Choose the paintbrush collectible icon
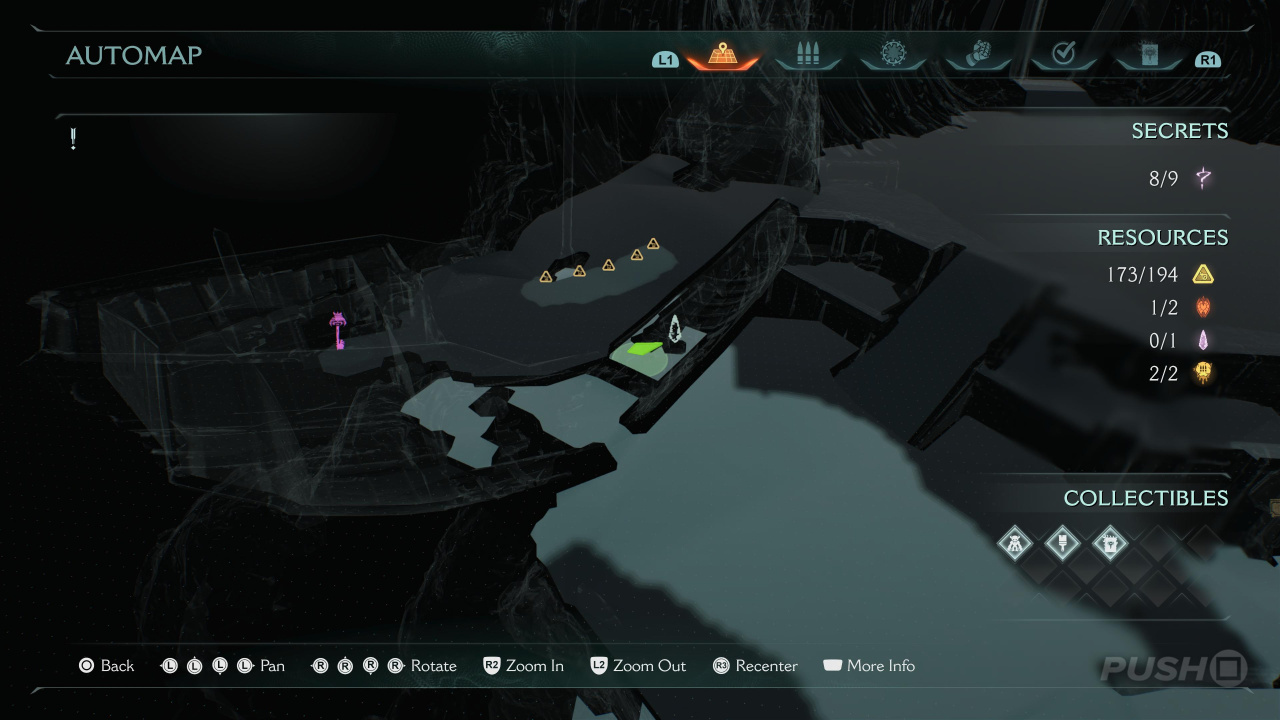This screenshot has height=720, width=1280. point(1062,544)
